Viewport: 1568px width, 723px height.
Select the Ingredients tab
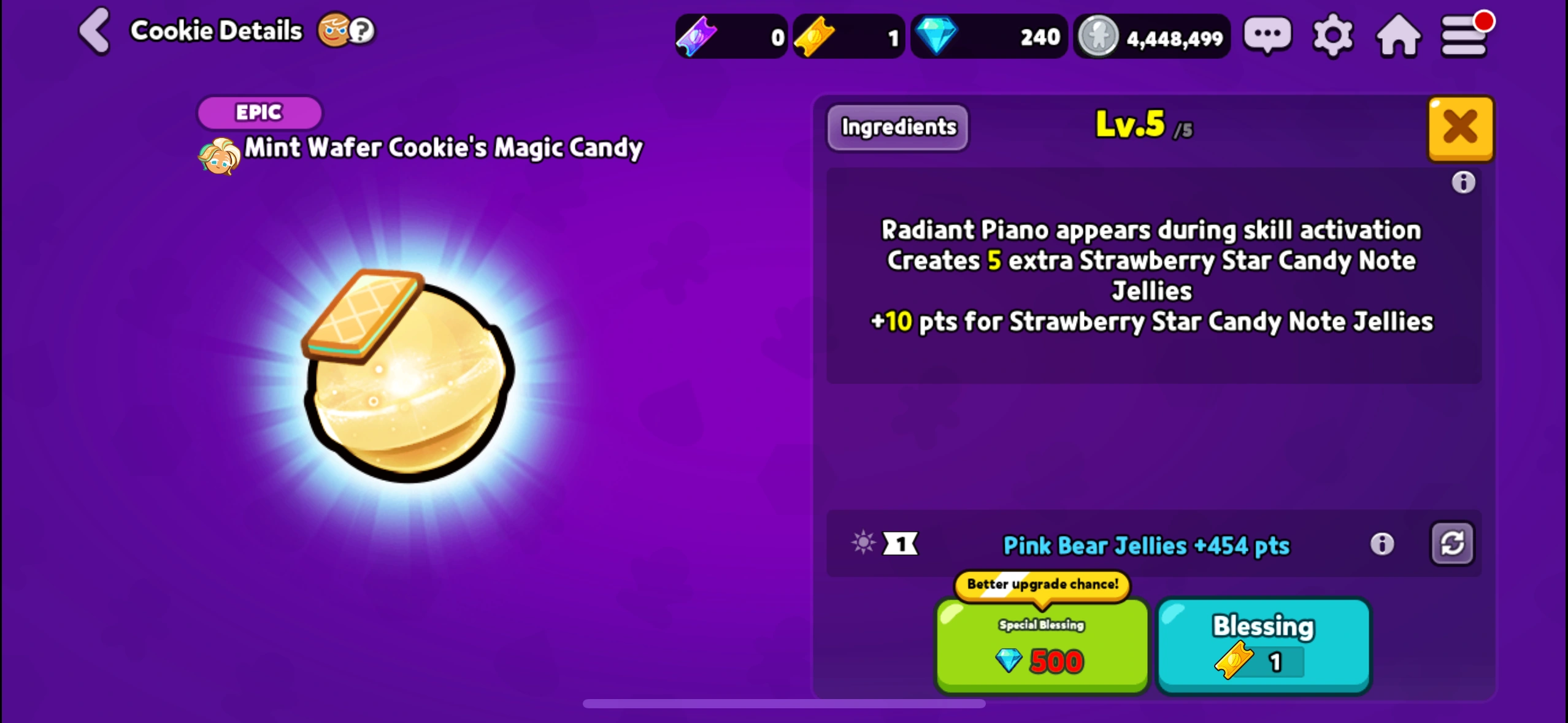pyautogui.click(x=897, y=128)
